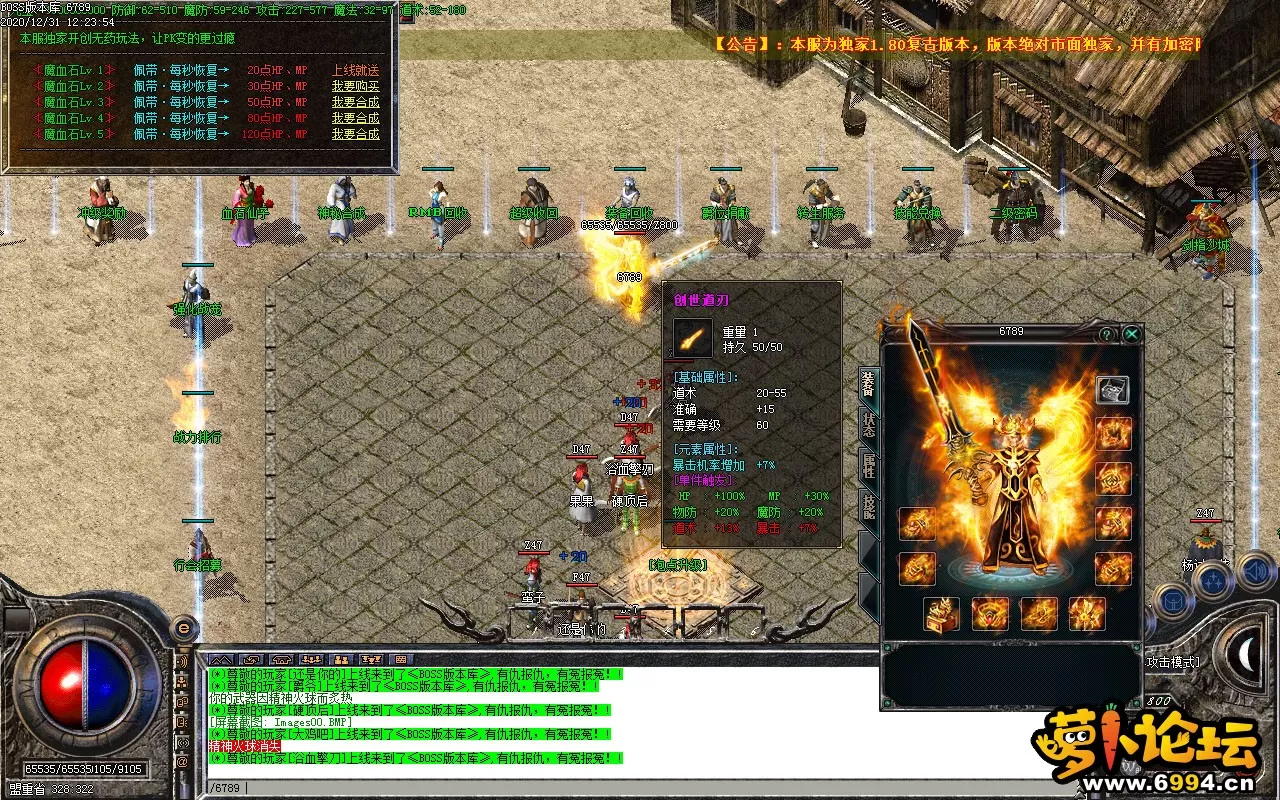Click the 我要购买 link for 魔血石Lv.2
The image size is (1280, 800).
click(356, 86)
